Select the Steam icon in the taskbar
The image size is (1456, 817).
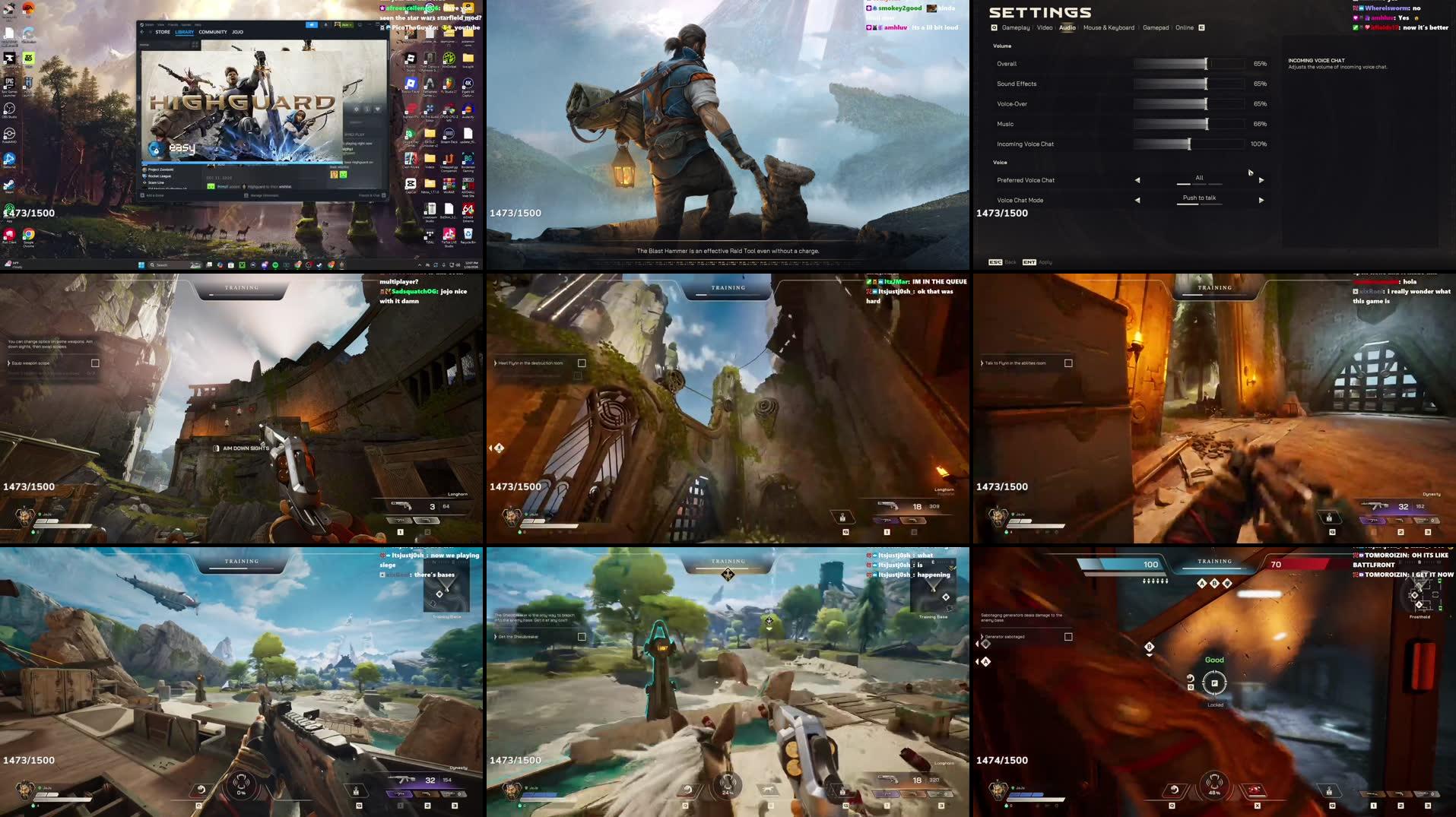point(318,264)
